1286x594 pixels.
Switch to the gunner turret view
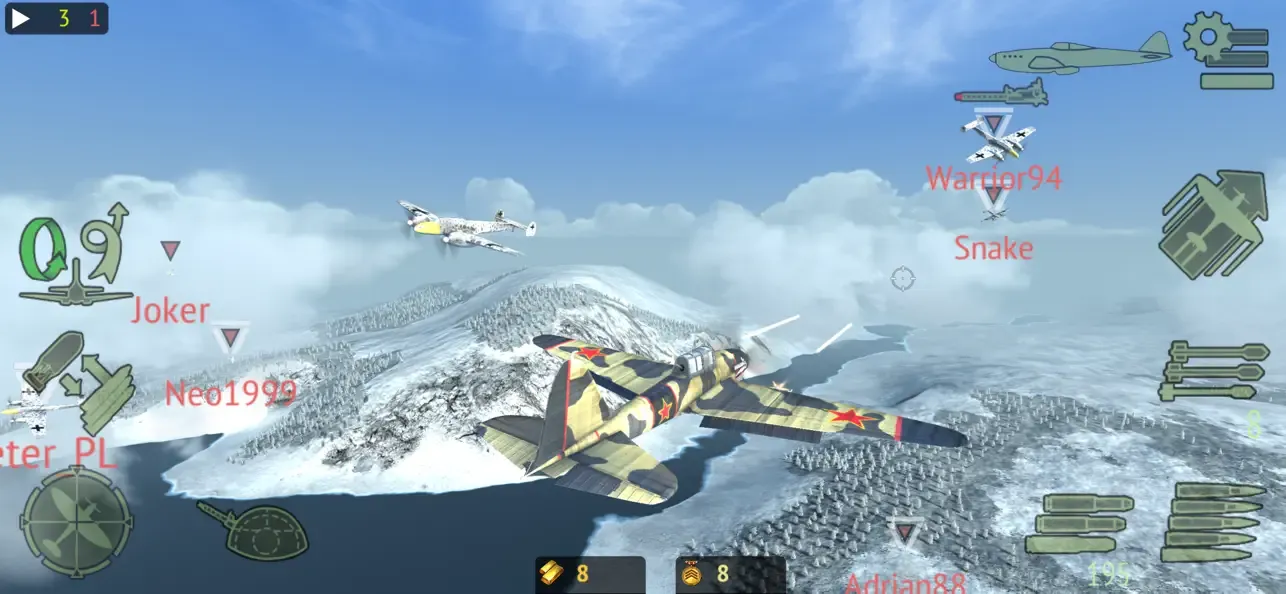251,530
